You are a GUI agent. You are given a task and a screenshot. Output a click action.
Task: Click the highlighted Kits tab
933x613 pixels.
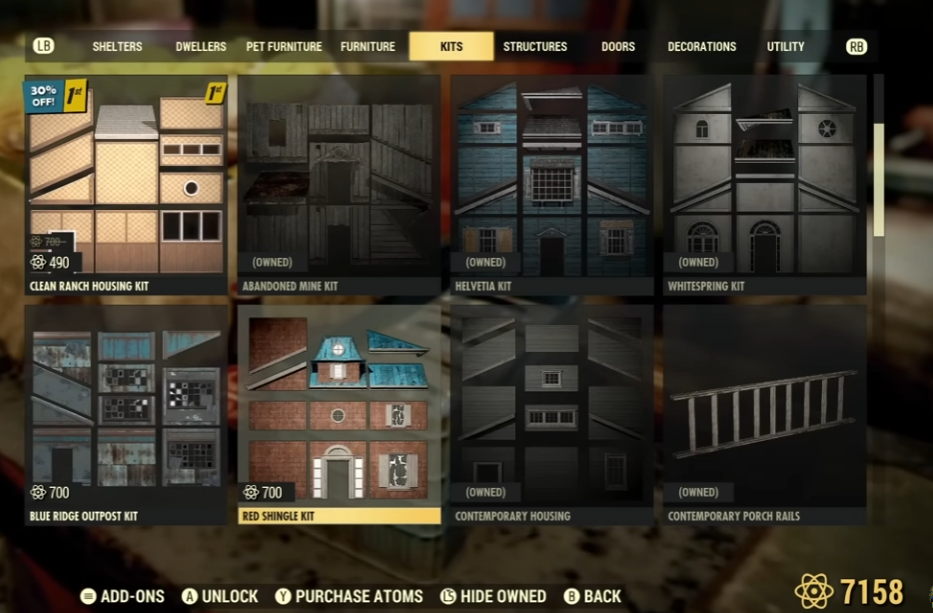tap(451, 46)
